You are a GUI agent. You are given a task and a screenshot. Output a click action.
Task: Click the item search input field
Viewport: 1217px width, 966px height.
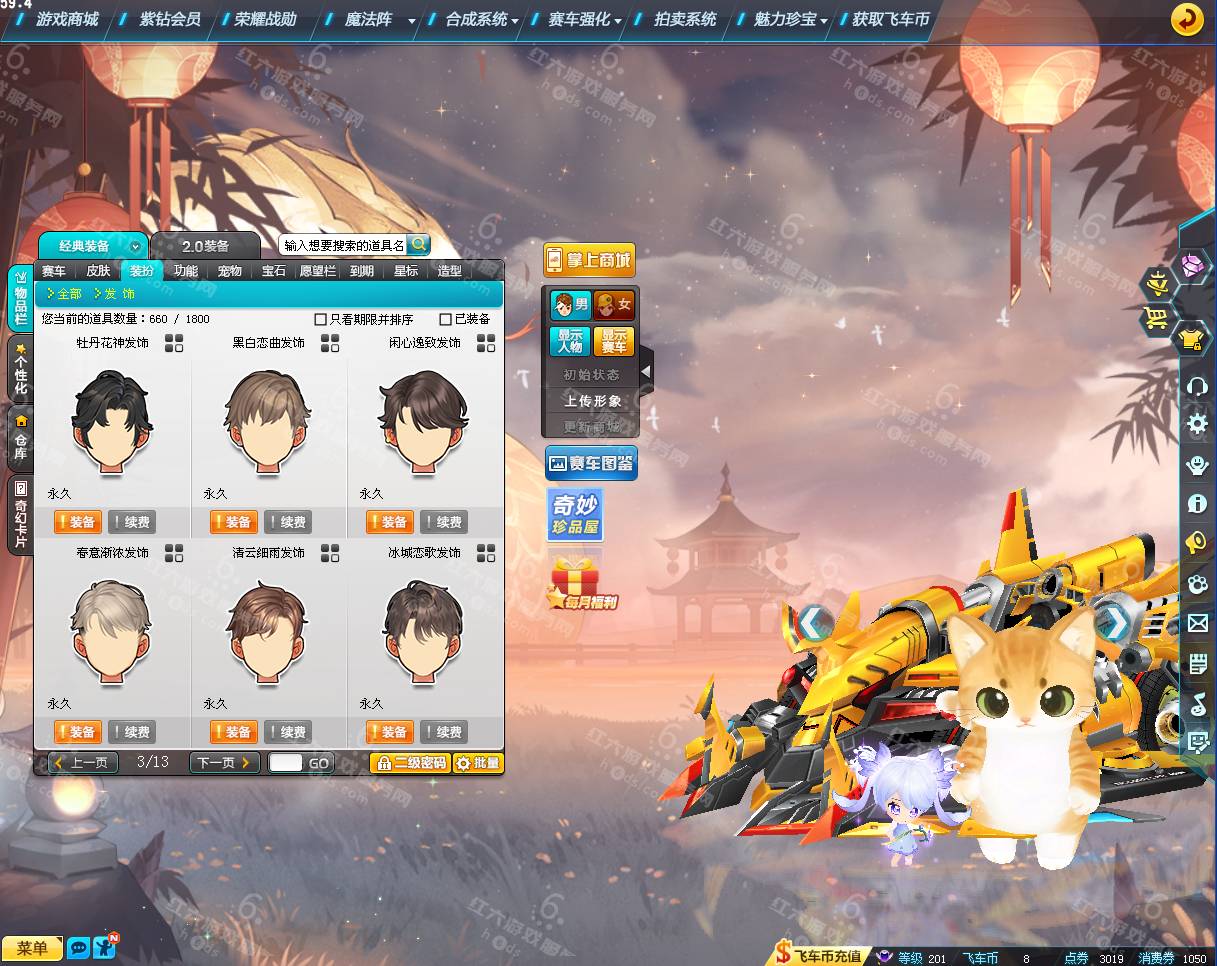point(343,245)
